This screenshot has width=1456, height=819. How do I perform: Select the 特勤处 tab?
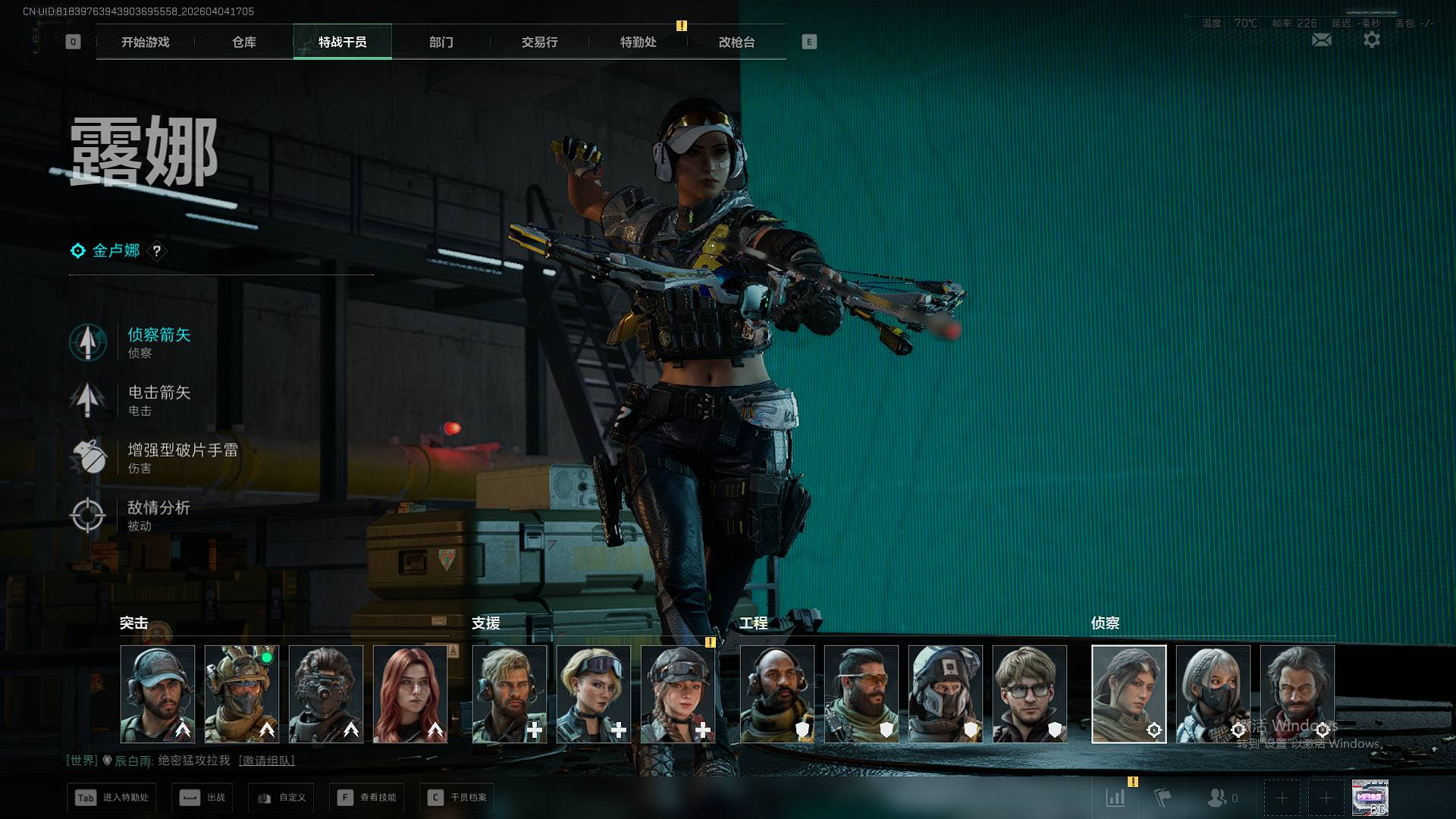pyautogui.click(x=638, y=42)
